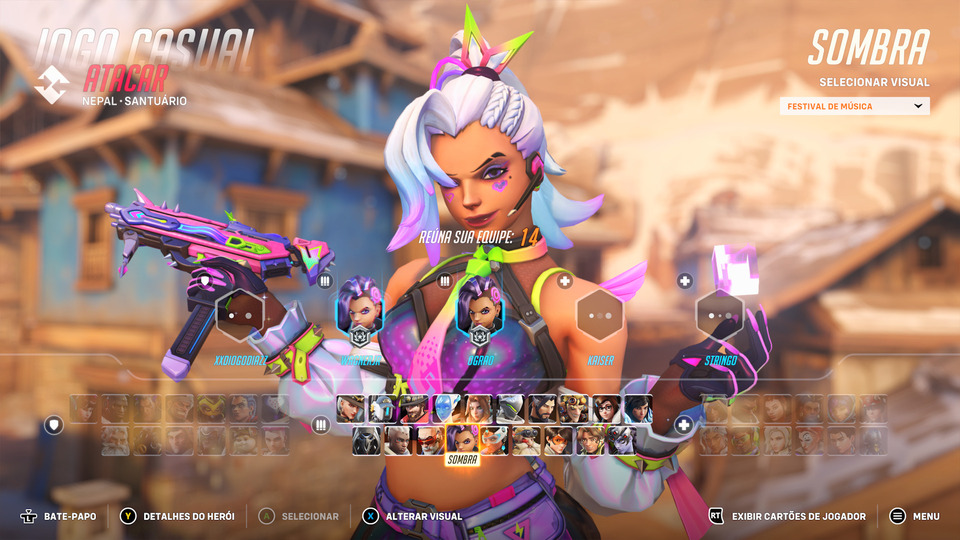960x540 pixels.
Task: Choose Sojourn from the hero list
Action: click(x=398, y=440)
